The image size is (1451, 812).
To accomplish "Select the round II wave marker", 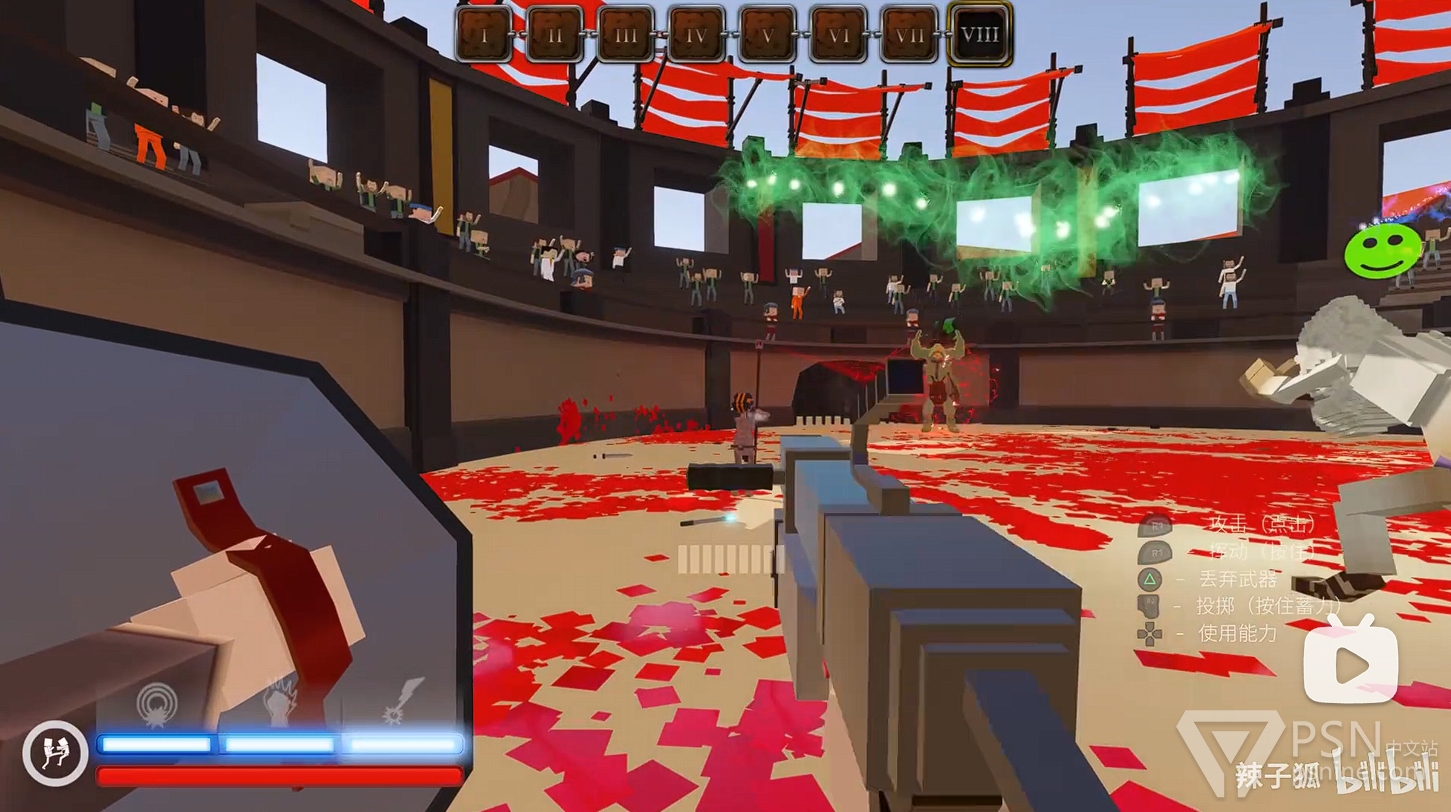I will (x=555, y=34).
